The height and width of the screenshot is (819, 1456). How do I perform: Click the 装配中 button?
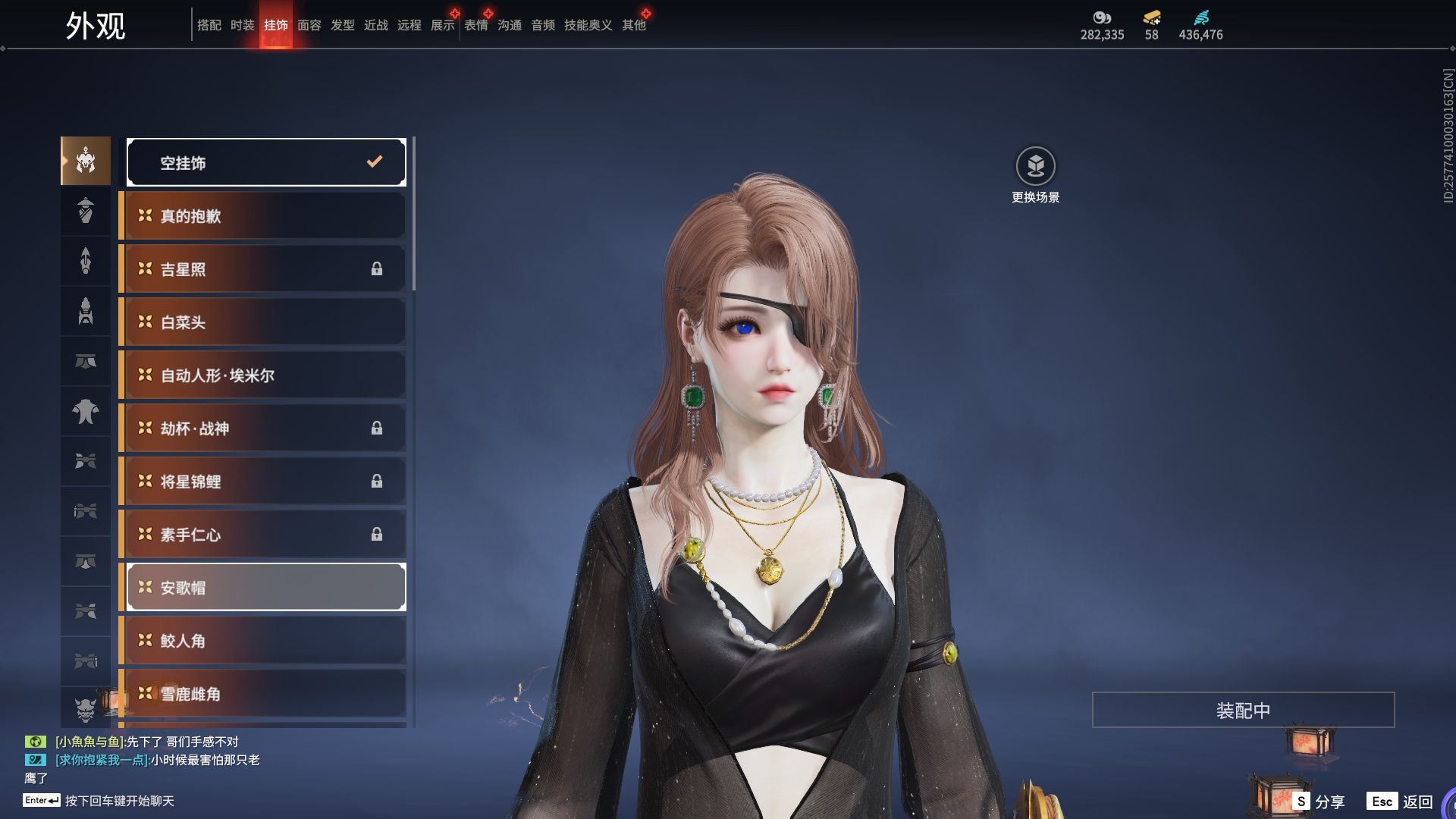pos(1243,710)
